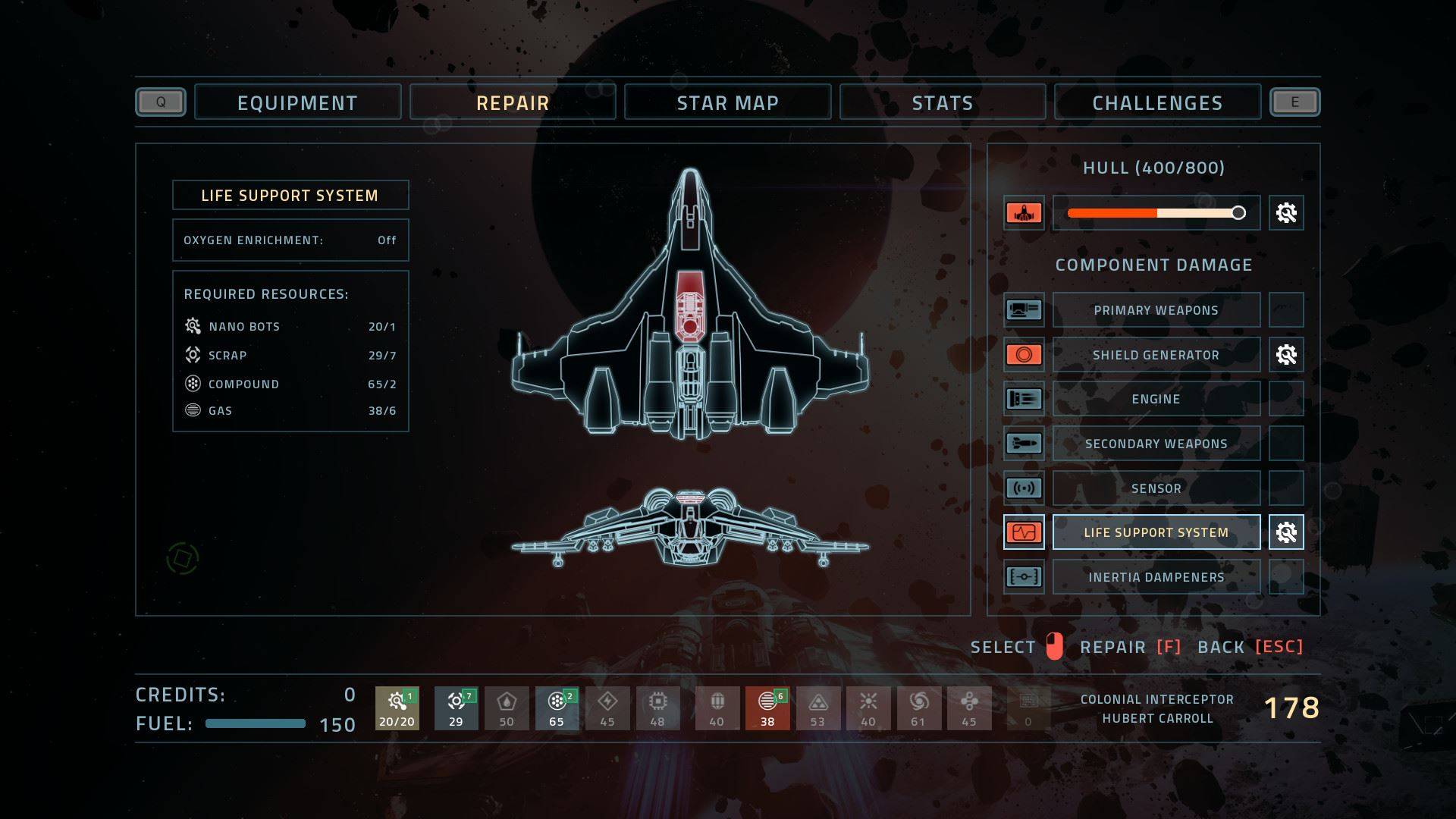Choose Inertia Dampeners component
The height and width of the screenshot is (819, 1456).
[x=1156, y=577]
